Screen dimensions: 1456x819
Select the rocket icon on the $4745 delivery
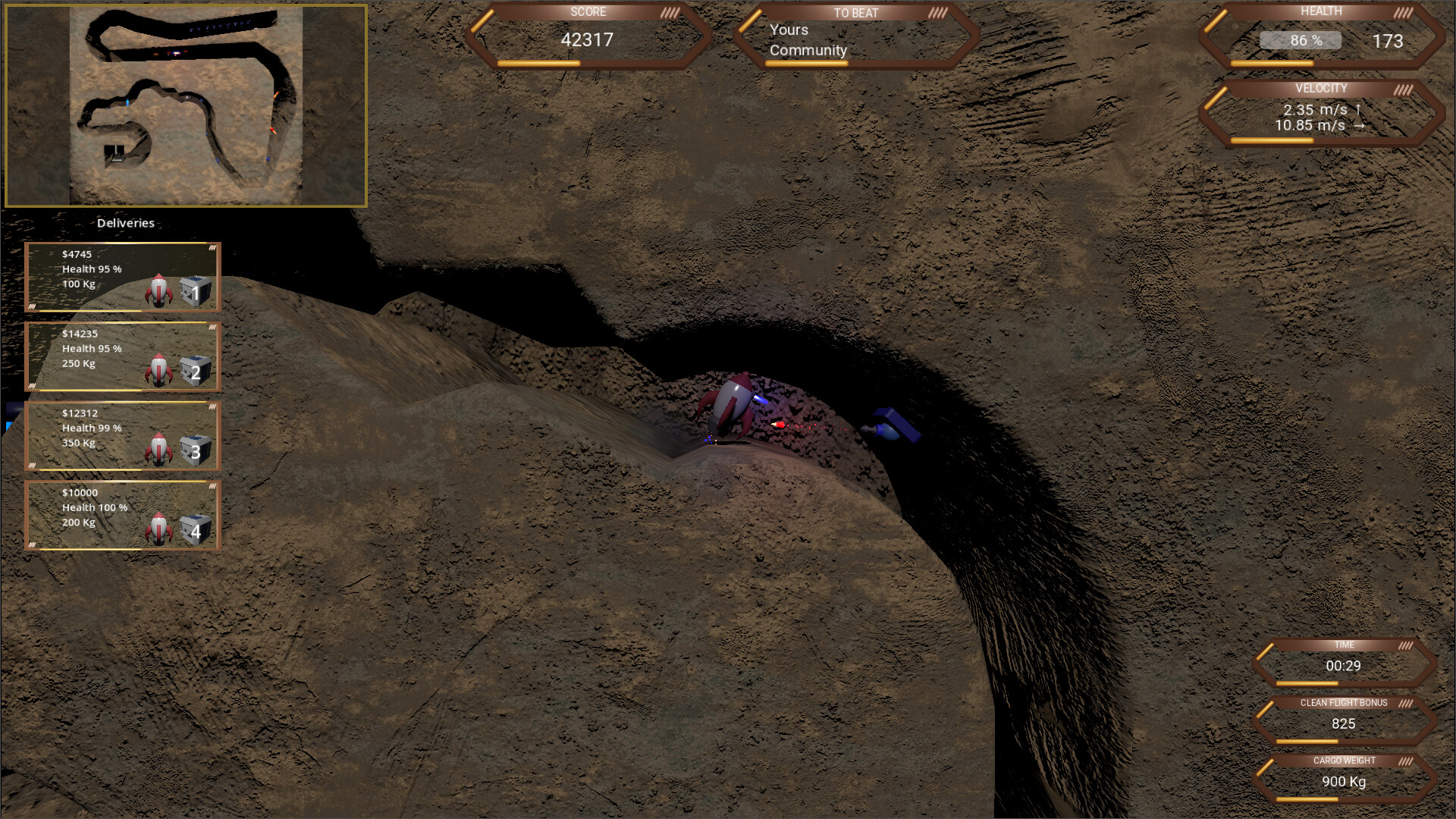[158, 290]
